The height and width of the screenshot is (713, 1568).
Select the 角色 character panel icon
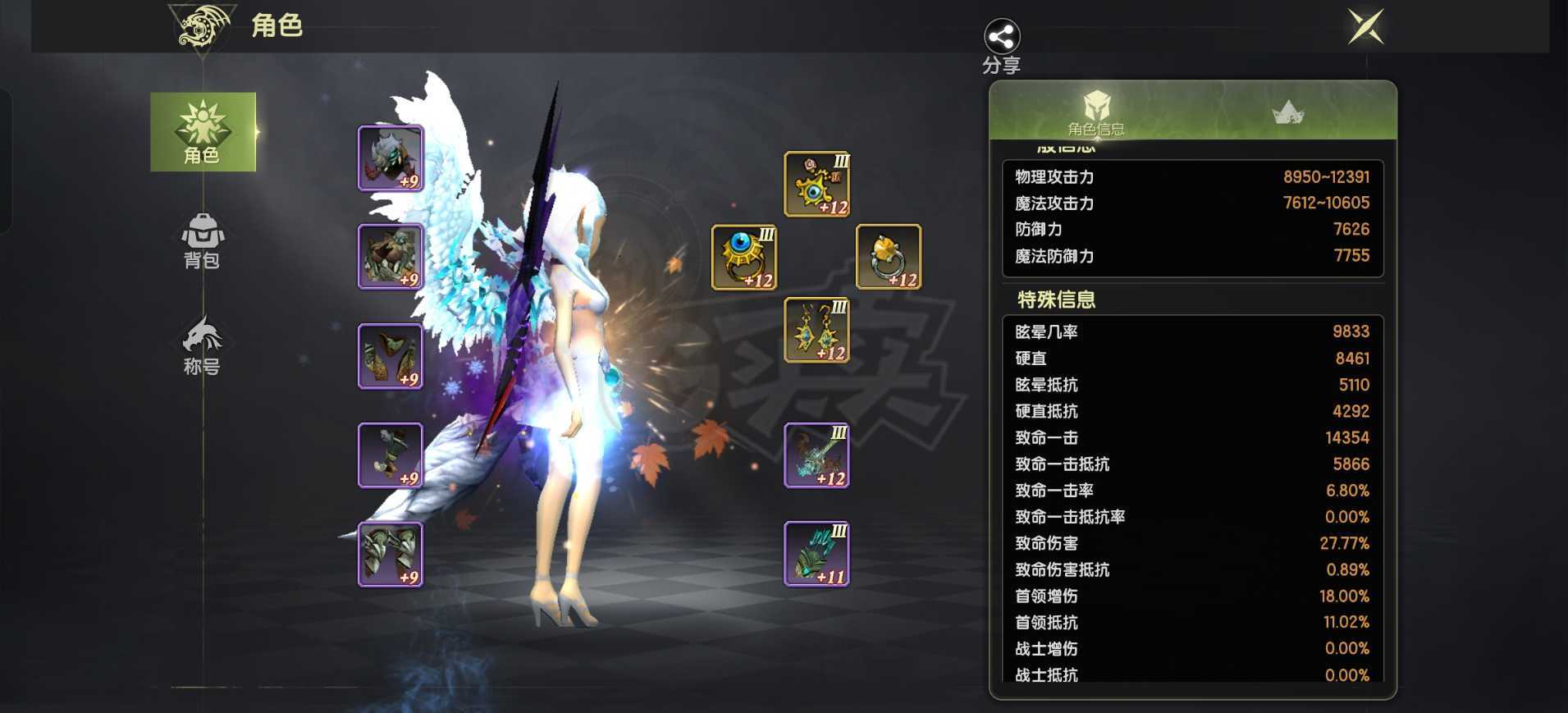[x=203, y=132]
